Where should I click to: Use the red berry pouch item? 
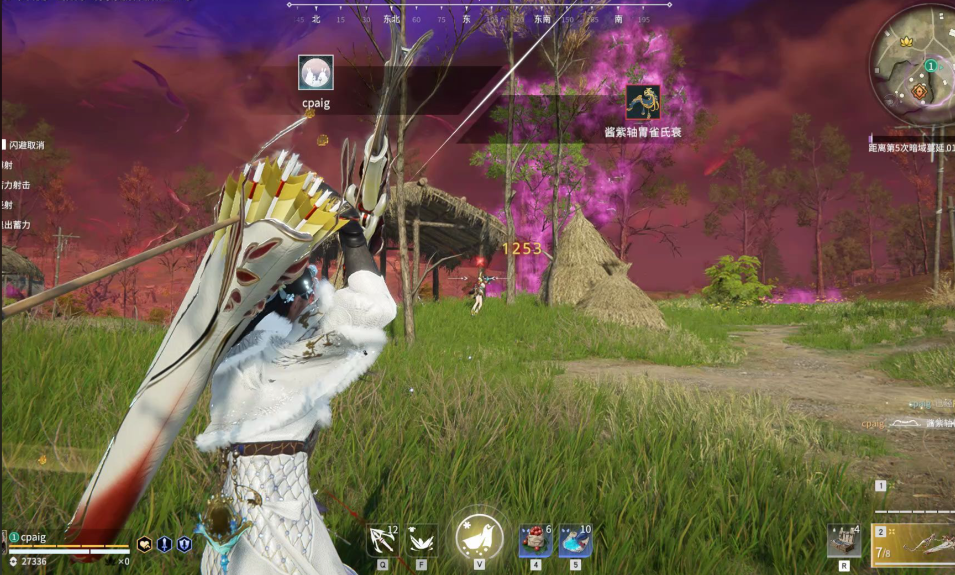535,541
